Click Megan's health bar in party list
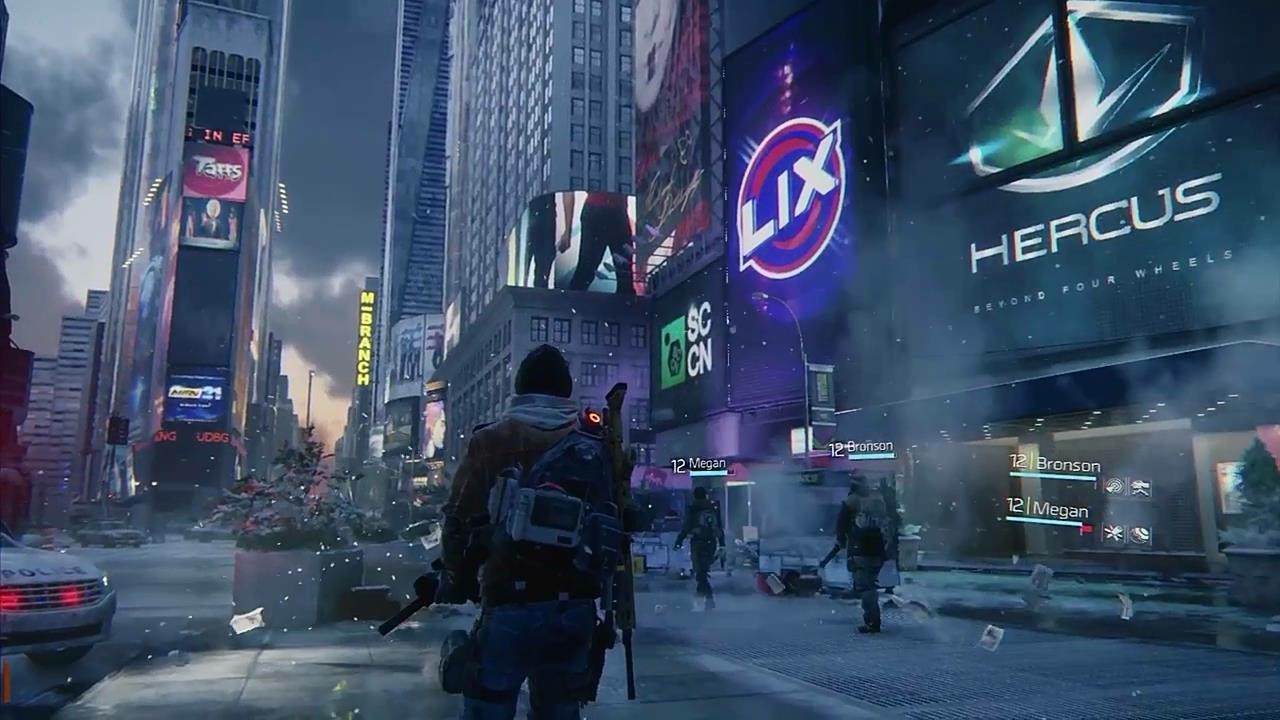Image resolution: width=1280 pixels, height=720 pixels. (x=1045, y=518)
